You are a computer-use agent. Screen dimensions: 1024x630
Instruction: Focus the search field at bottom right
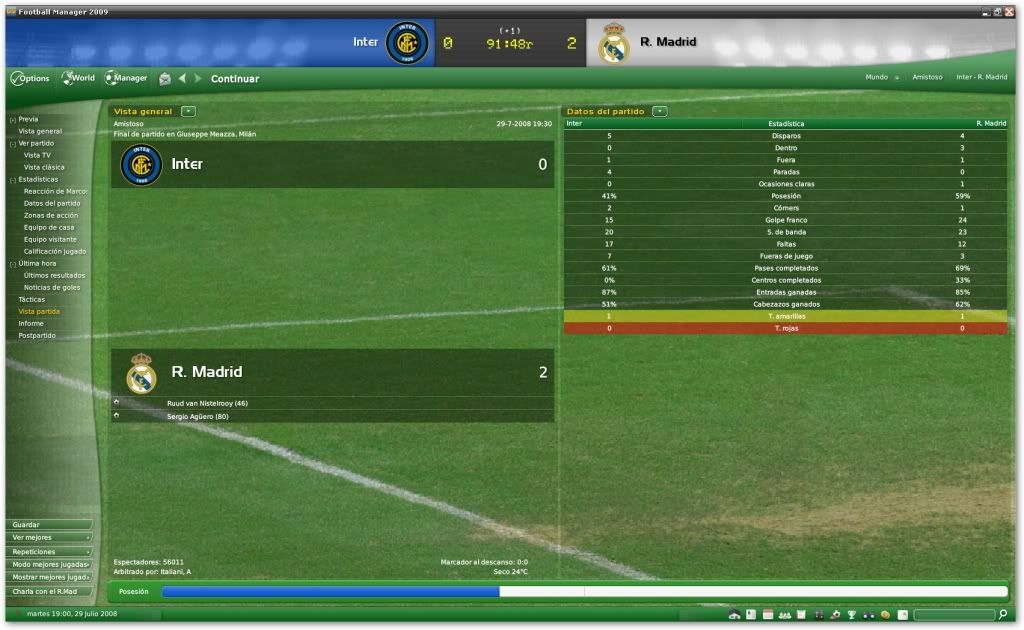(x=953, y=614)
